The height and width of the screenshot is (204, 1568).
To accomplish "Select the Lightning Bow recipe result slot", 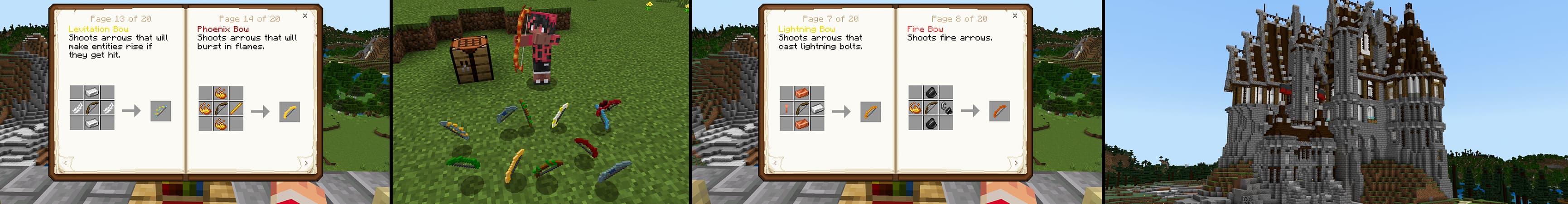I will [x=870, y=112].
